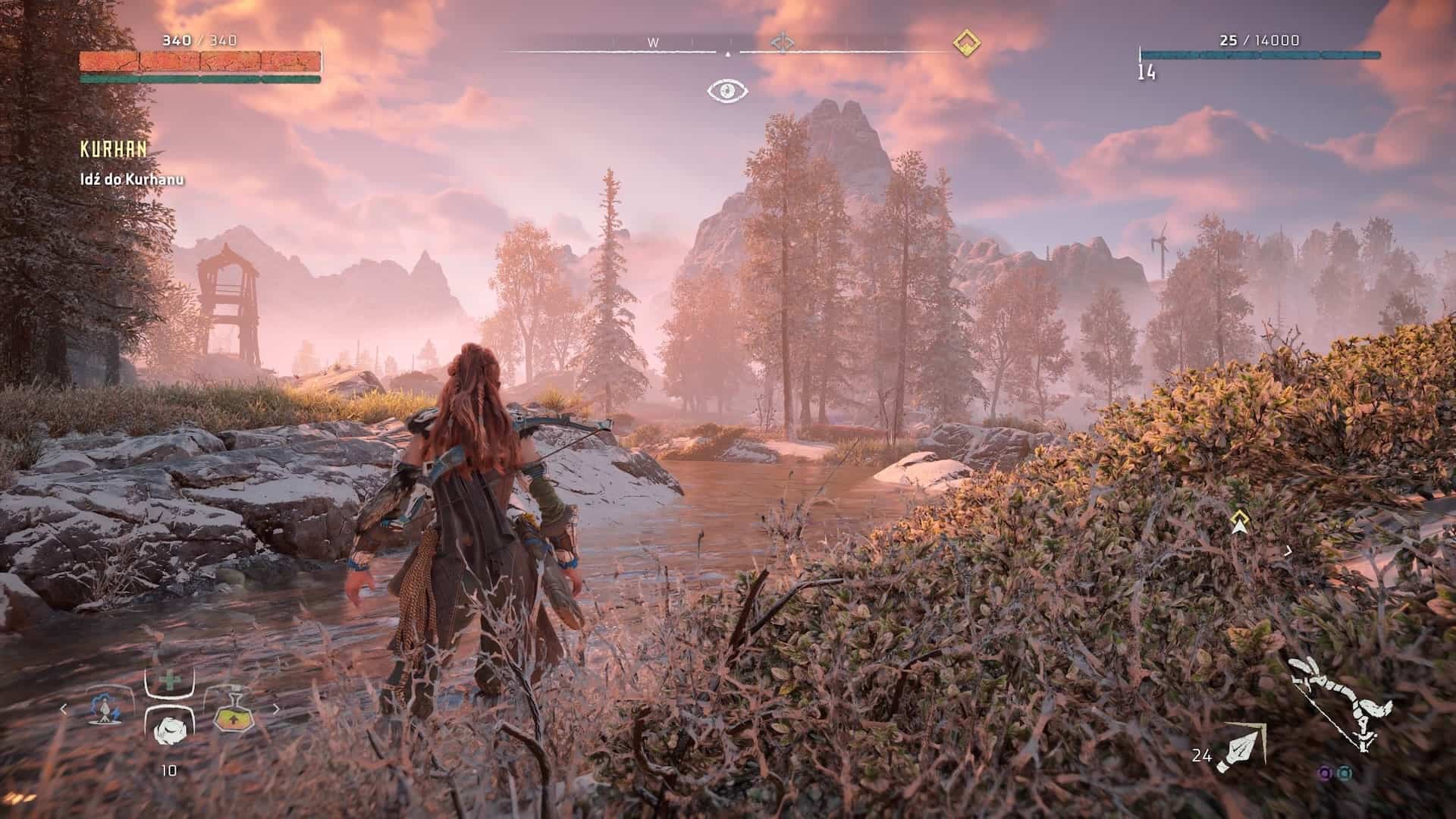Cycle tools with the left arrow
The image size is (1456, 819).
[64, 710]
